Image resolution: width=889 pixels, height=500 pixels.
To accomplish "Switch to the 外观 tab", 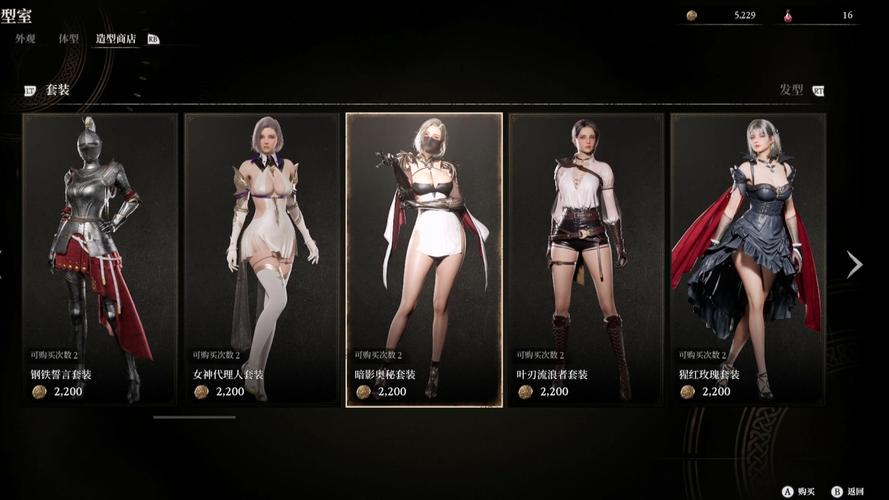I will [x=26, y=38].
